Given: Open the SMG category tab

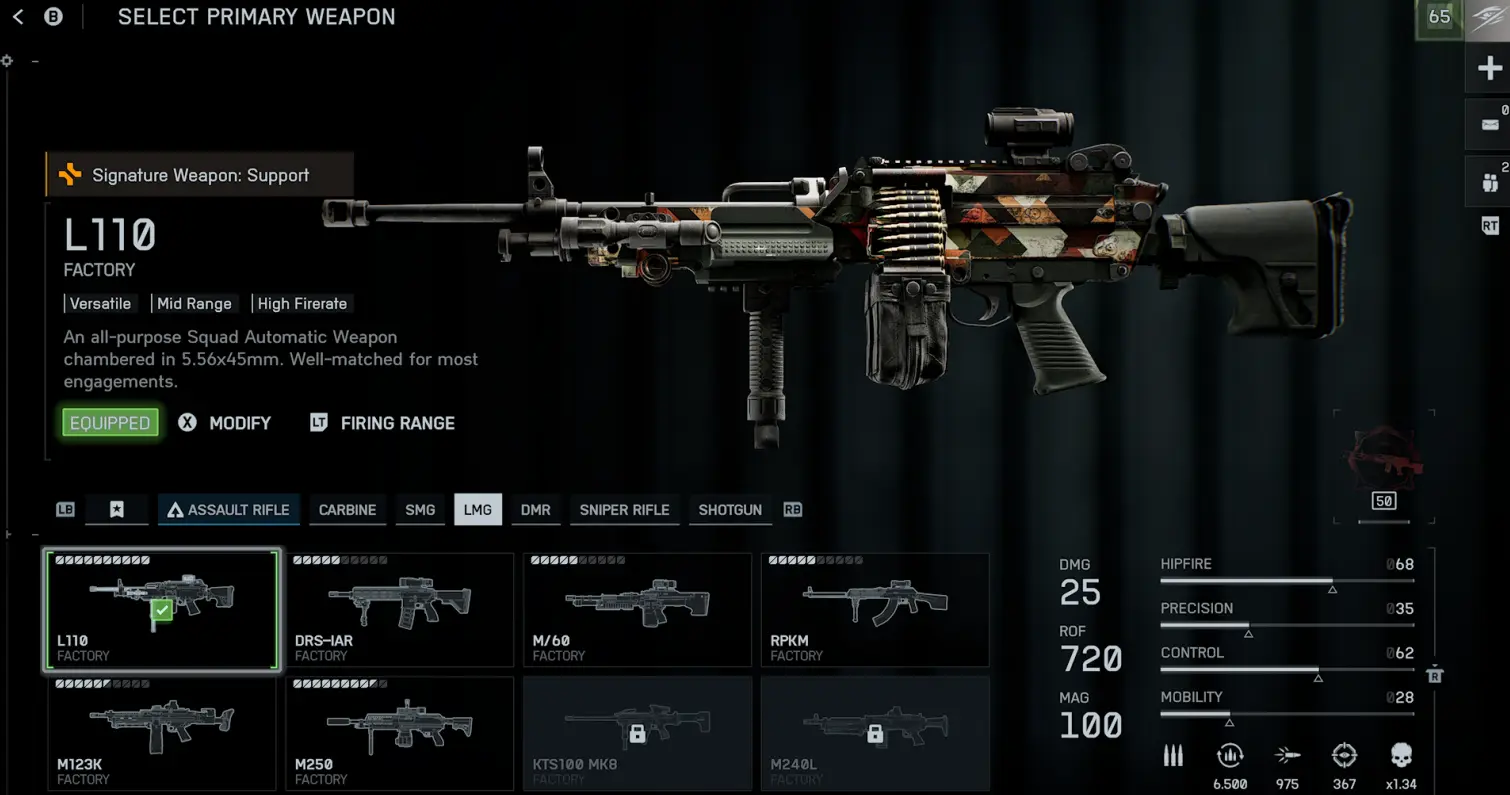Looking at the screenshot, I should [x=420, y=510].
